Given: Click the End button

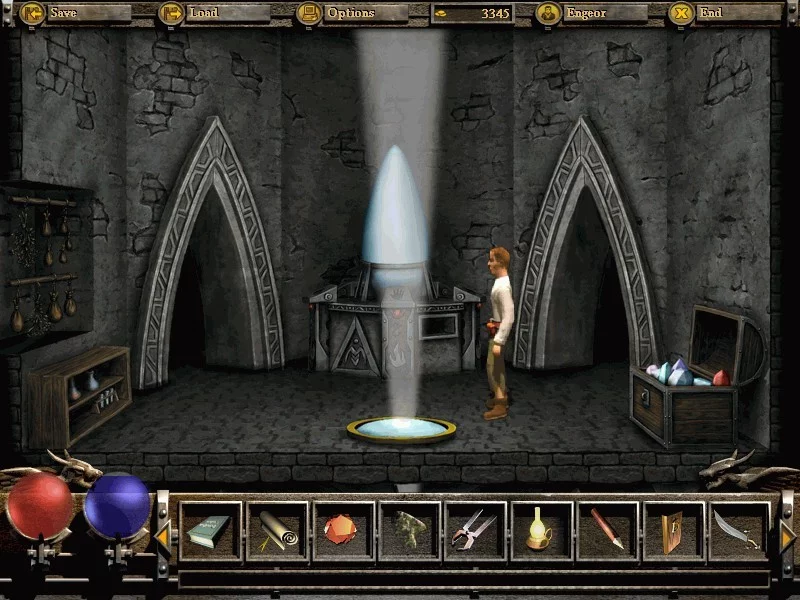Looking at the screenshot, I should 710,14.
